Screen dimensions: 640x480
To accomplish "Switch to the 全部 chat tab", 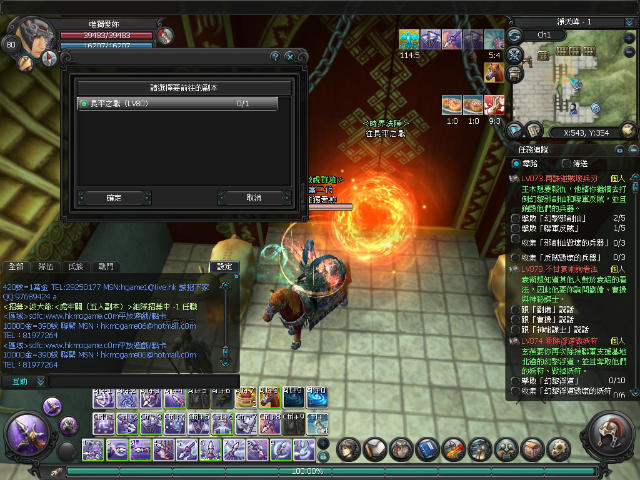I will click(x=16, y=267).
